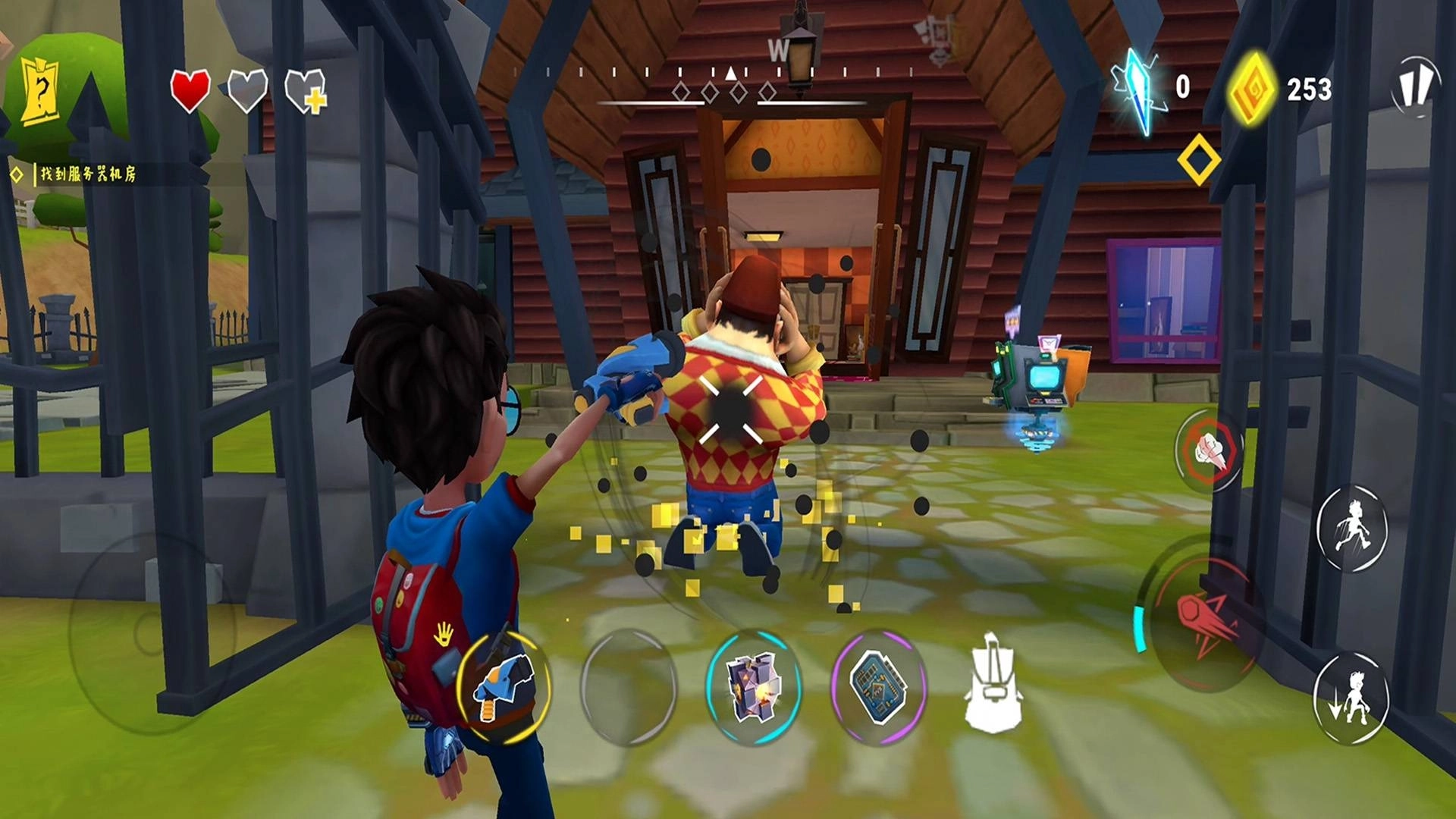Tap the gold coin currency icon
The height and width of the screenshot is (819, 1456).
point(1251,89)
